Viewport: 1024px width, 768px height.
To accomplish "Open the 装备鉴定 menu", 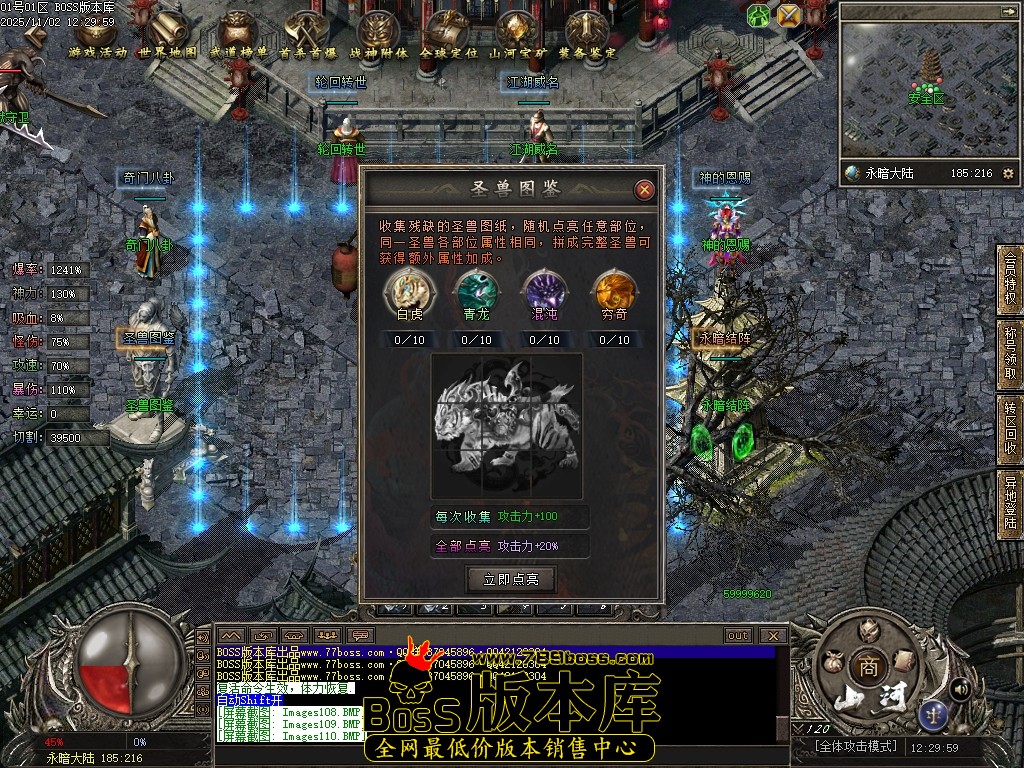I will [586, 35].
